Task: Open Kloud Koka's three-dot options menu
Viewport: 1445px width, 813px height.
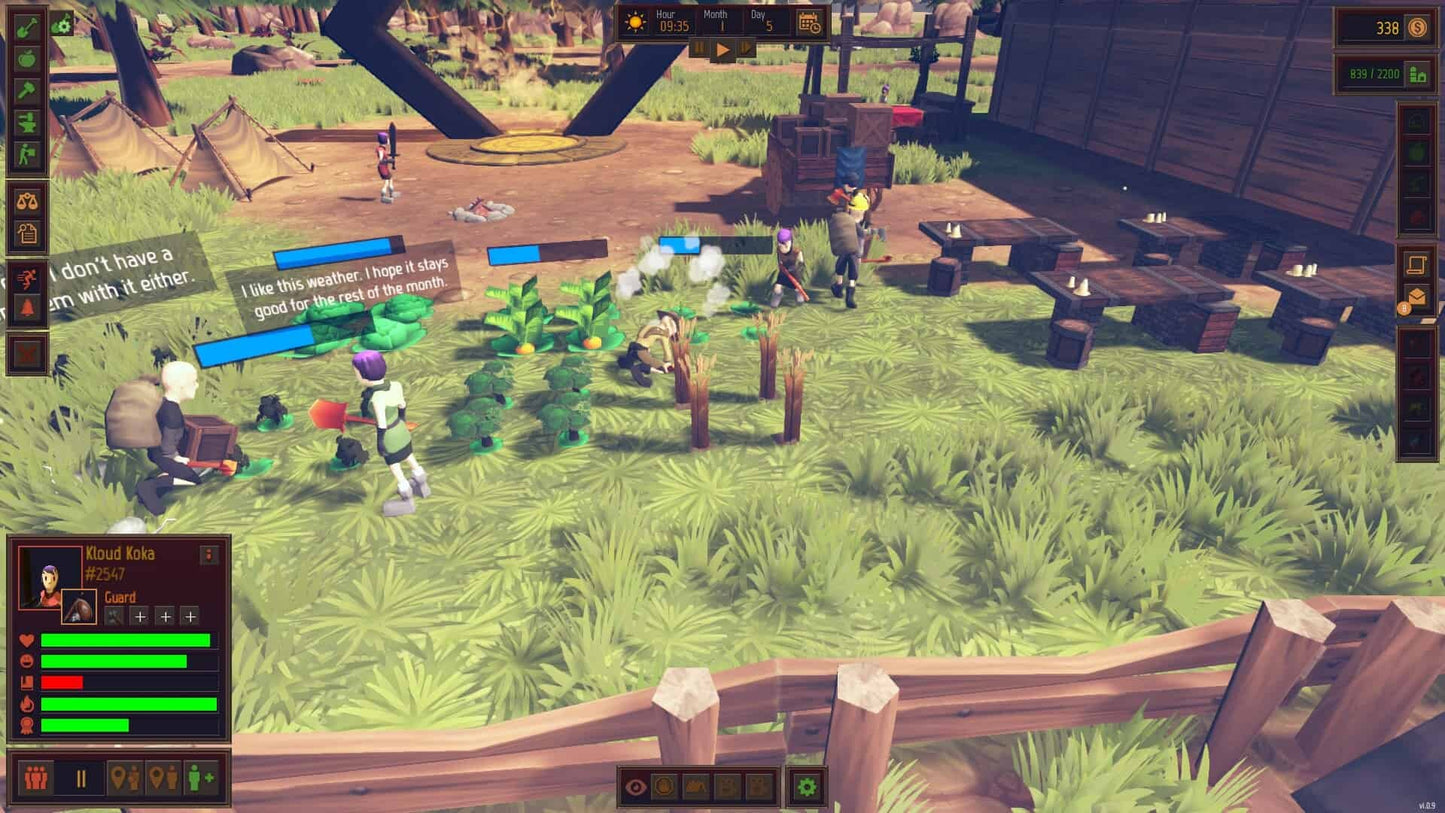Action: [209, 555]
